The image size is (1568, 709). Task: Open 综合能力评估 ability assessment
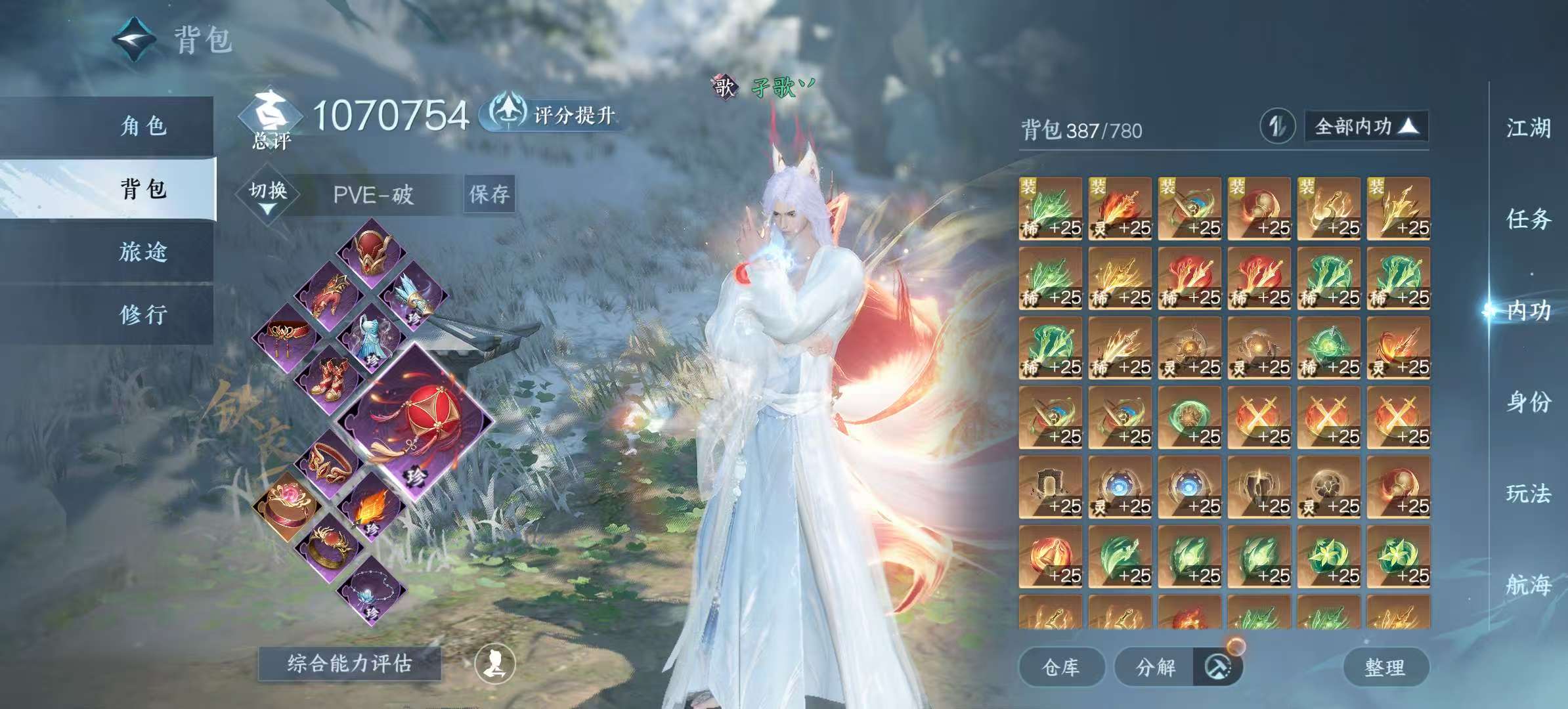click(349, 664)
